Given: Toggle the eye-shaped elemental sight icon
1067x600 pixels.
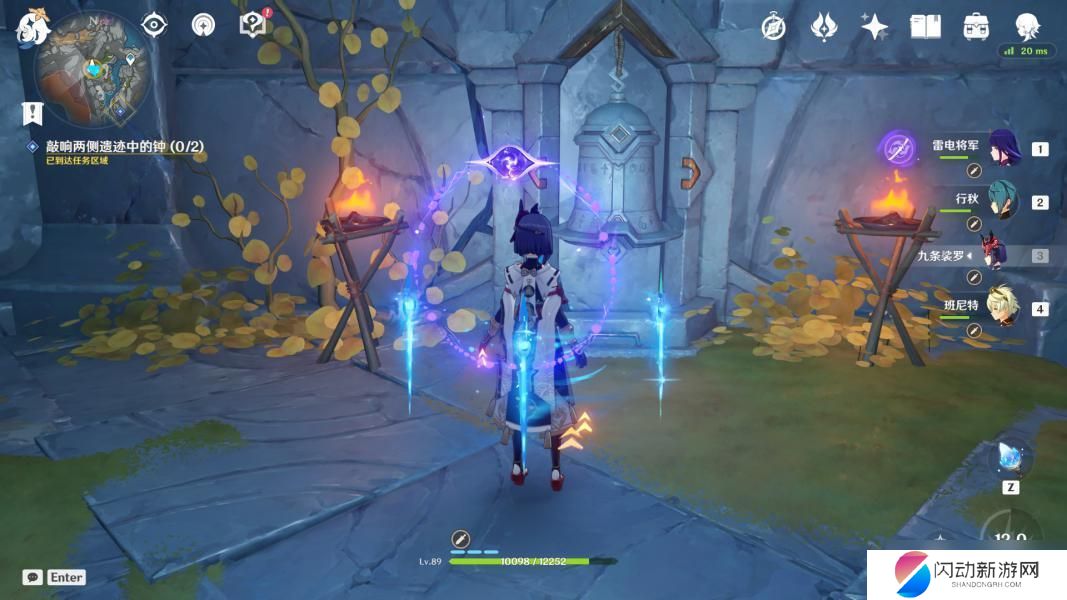Looking at the screenshot, I should tap(154, 25).
